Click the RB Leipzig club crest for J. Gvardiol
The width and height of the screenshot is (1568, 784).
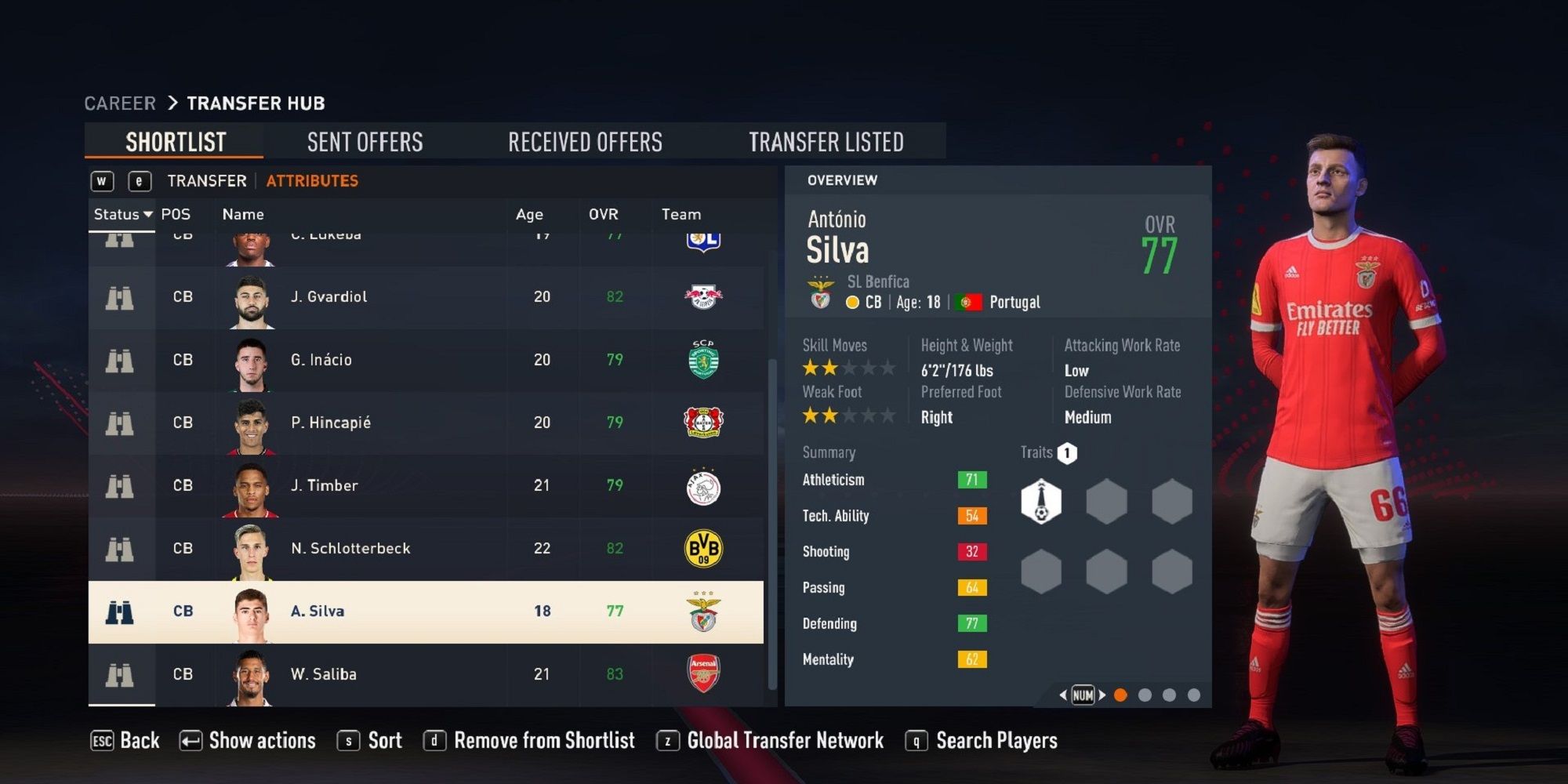pos(704,296)
